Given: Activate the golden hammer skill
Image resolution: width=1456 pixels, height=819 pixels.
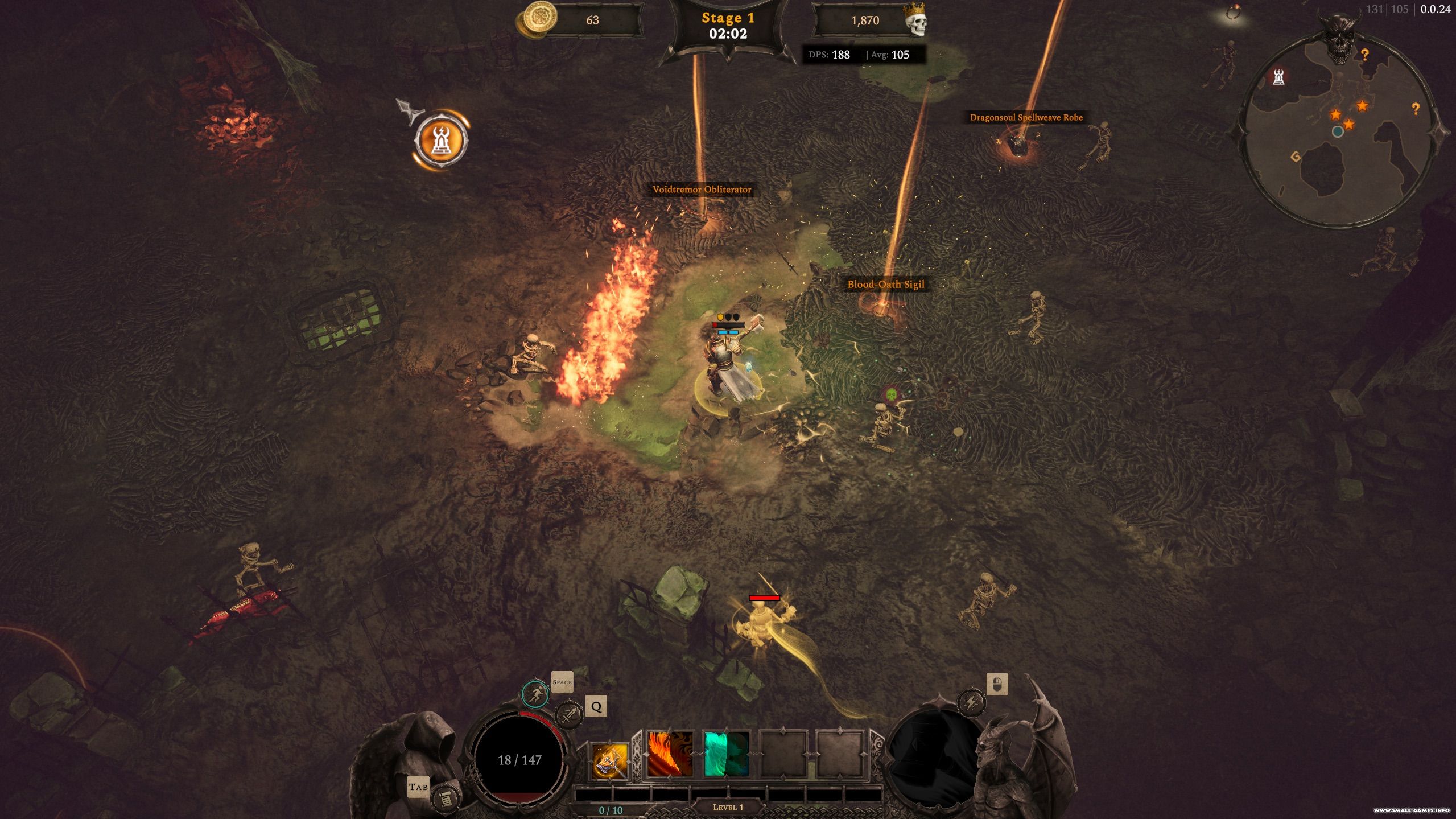Looking at the screenshot, I should coord(609,760).
